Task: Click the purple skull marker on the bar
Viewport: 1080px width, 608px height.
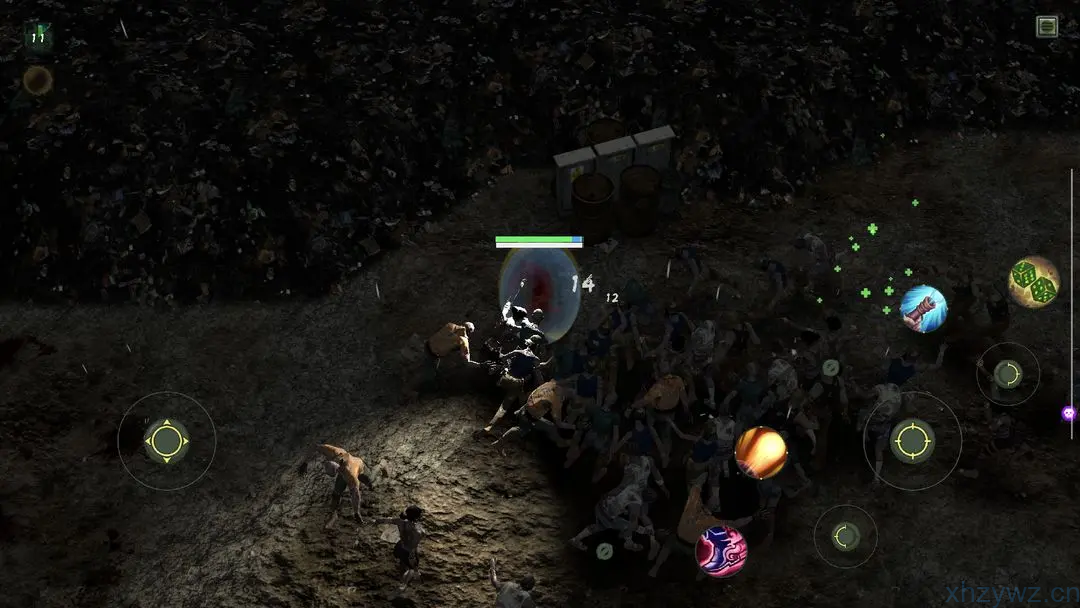Action: pos(1068,413)
